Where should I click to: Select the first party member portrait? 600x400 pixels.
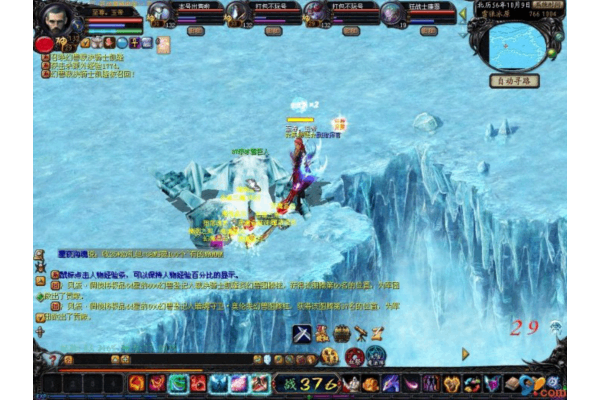point(160,13)
